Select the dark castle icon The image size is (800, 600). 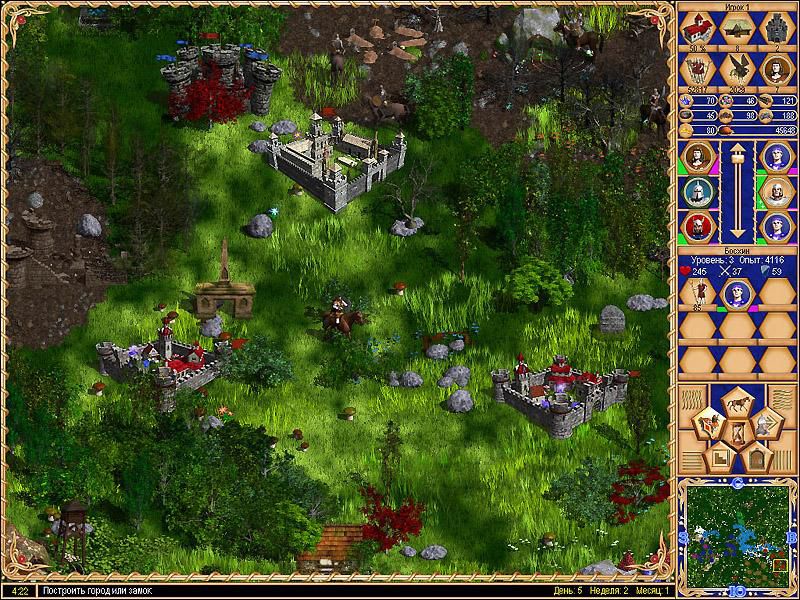coord(777,30)
